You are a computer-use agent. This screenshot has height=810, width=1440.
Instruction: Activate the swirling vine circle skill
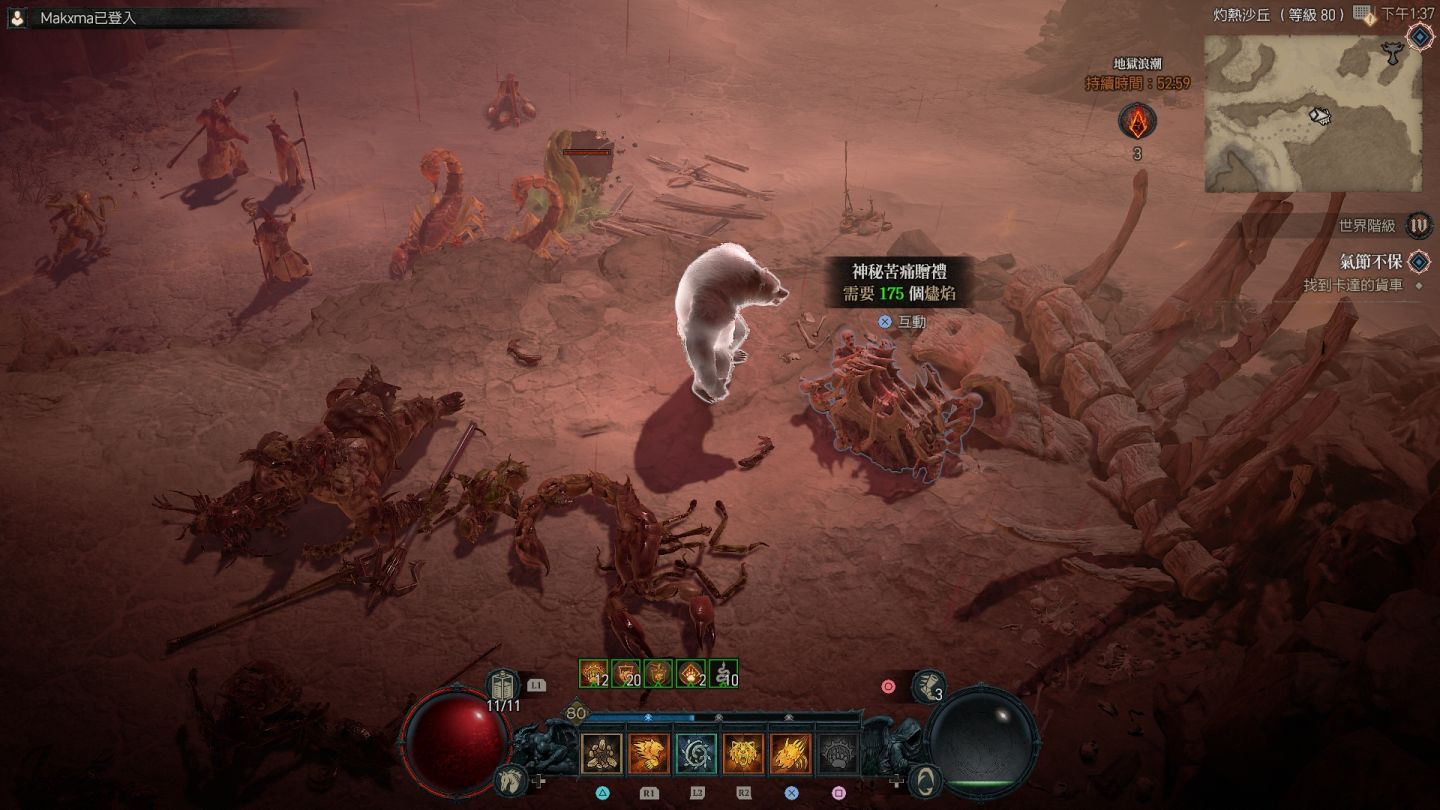(696, 753)
